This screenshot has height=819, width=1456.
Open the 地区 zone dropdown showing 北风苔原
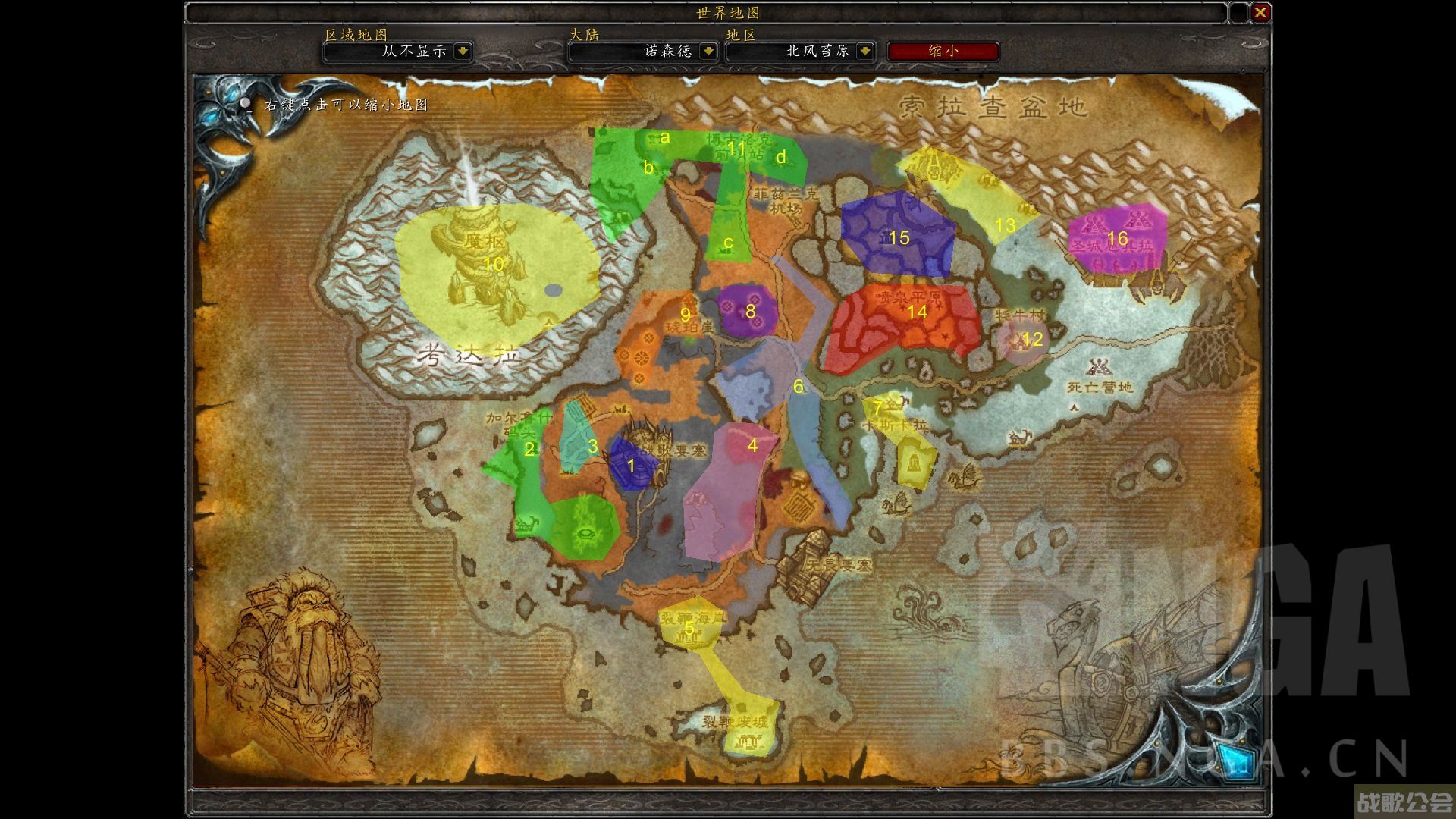(x=801, y=52)
